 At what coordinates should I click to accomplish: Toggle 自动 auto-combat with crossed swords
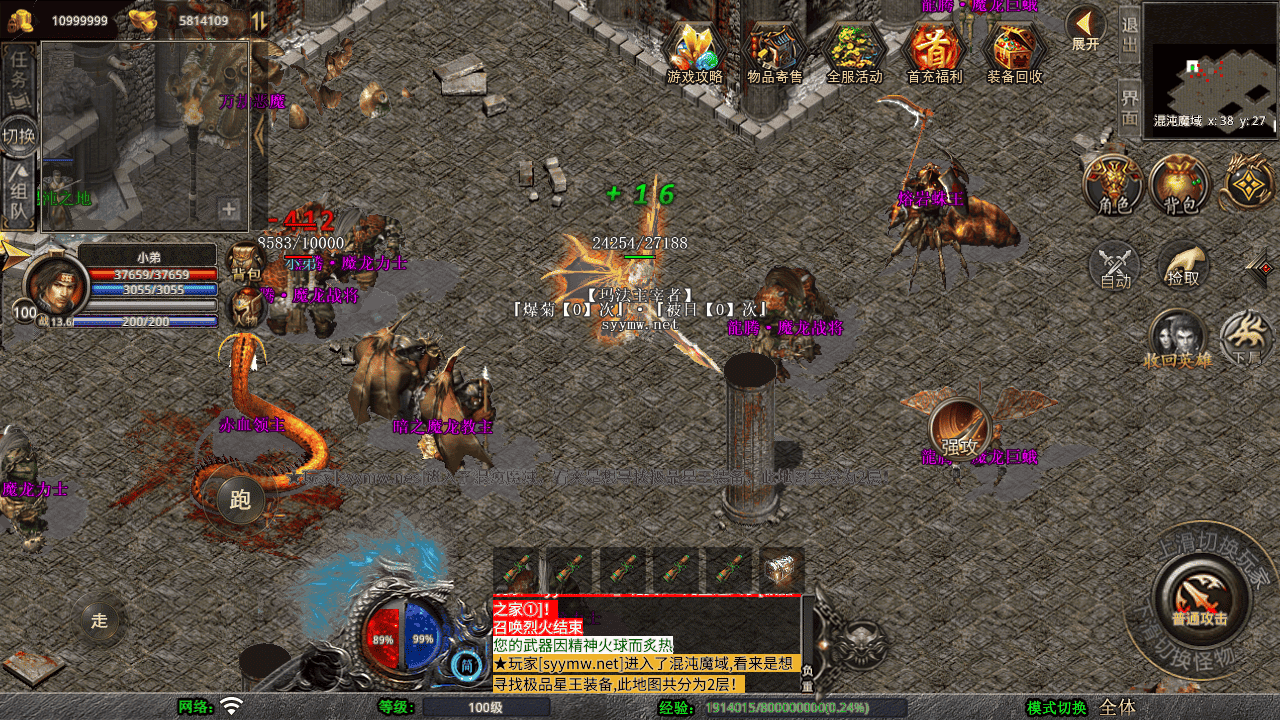click(1115, 267)
